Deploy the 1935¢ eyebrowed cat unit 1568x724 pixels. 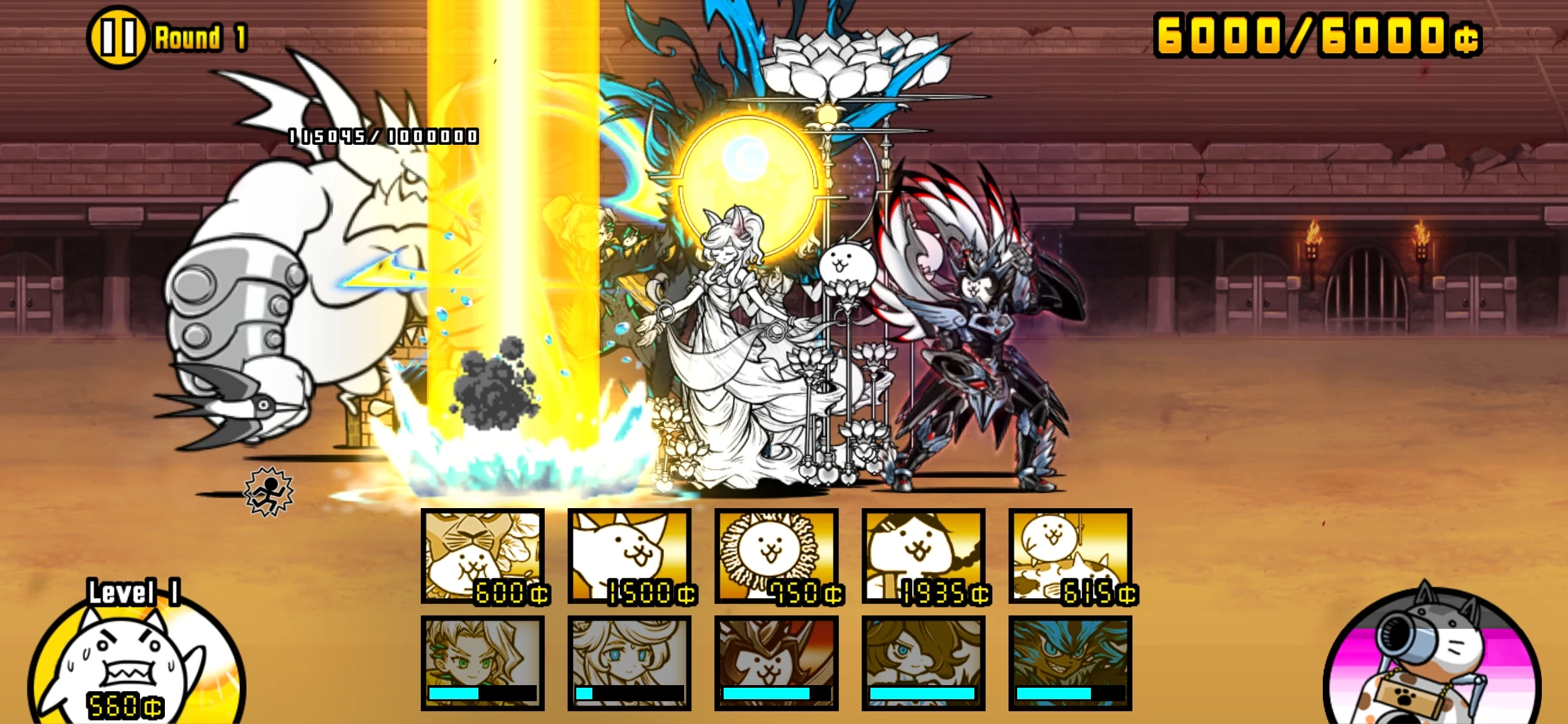click(x=923, y=556)
